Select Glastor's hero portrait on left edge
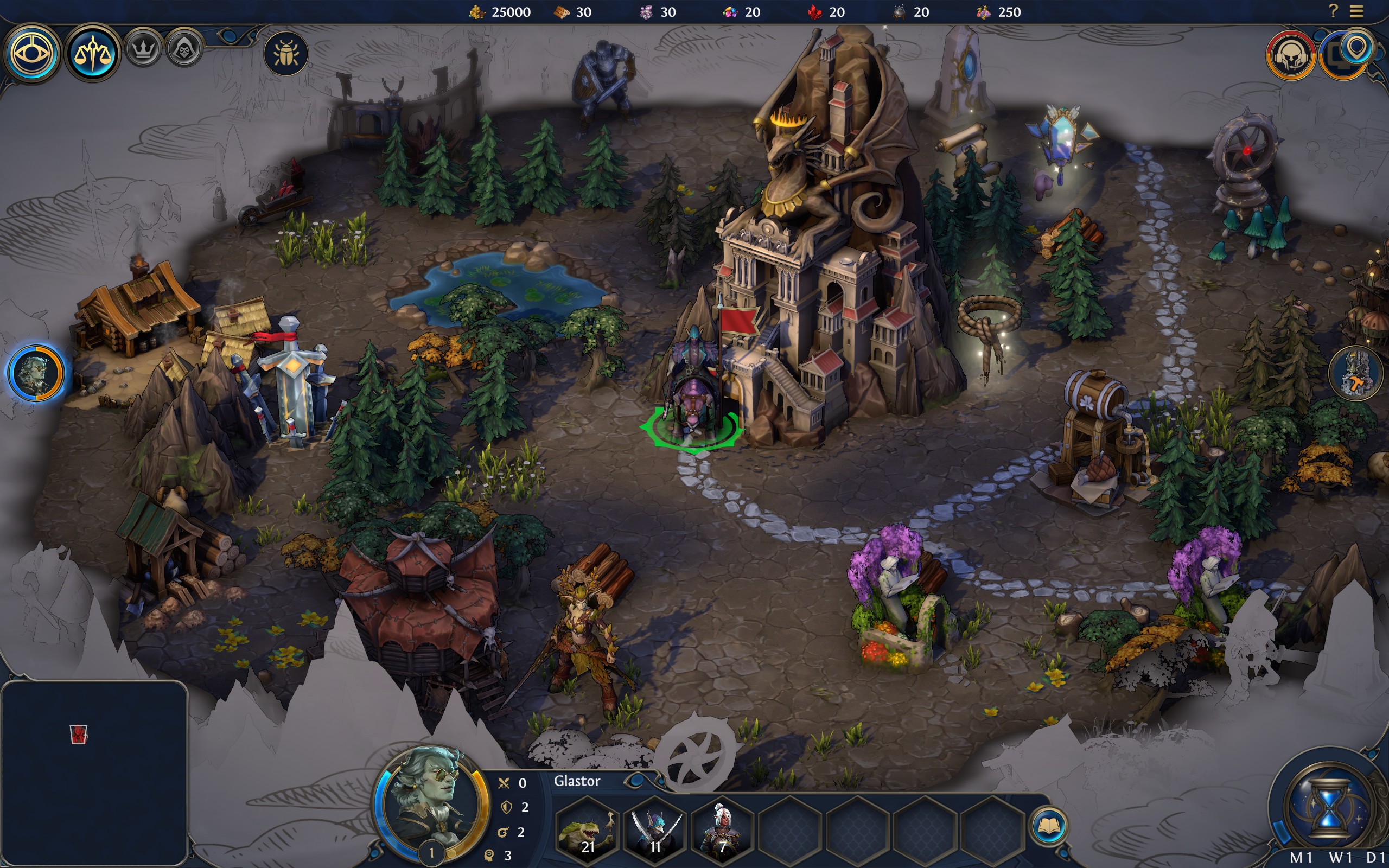The width and height of the screenshot is (1389, 868). coord(36,372)
